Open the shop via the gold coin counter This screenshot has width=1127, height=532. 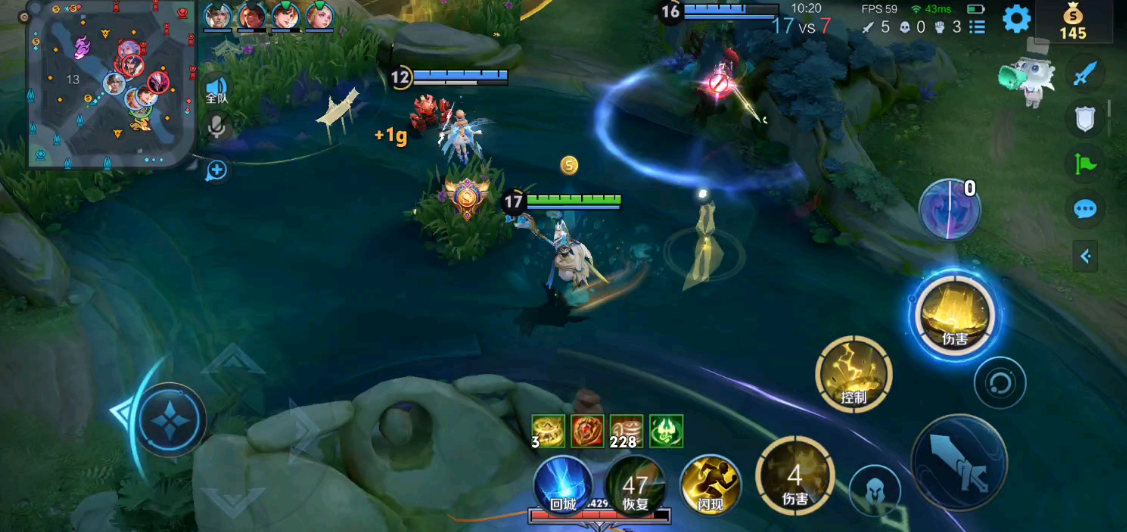pos(1073,22)
